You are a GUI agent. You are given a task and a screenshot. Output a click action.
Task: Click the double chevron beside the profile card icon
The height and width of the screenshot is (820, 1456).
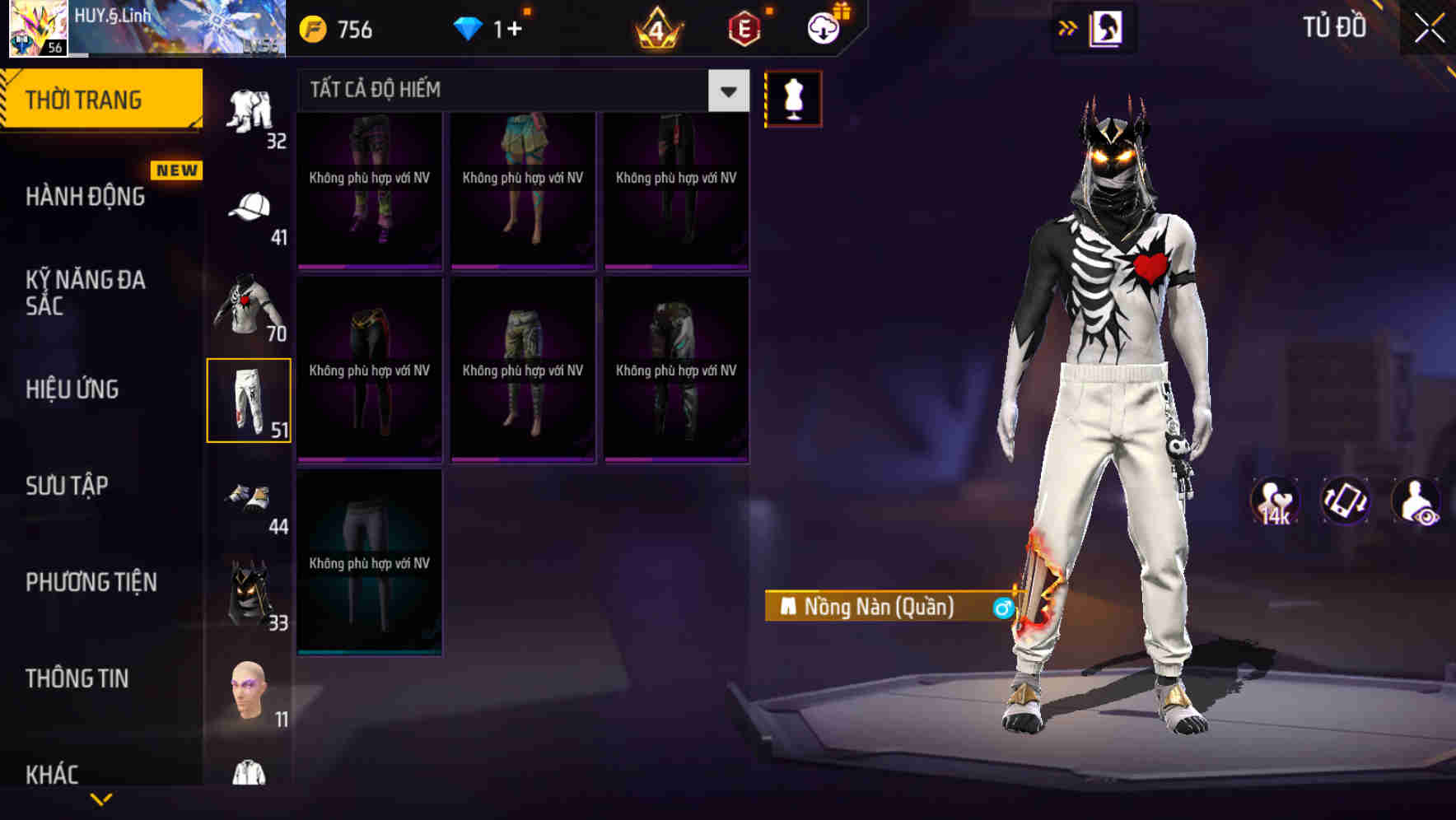[x=1066, y=27]
